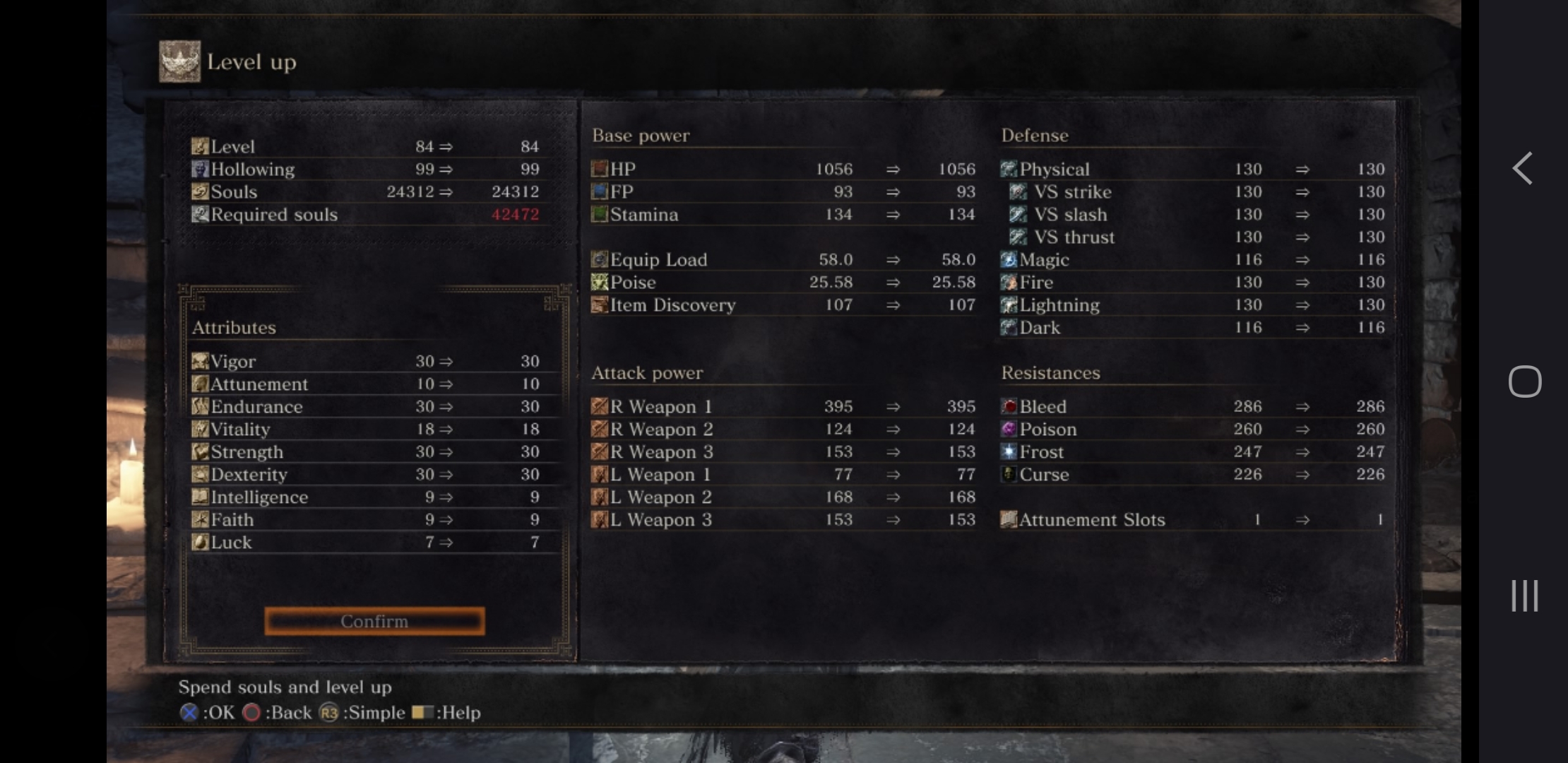The height and width of the screenshot is (763, 1568).
Task: Select the Level up crest emblem
Action: pyautogui.click(x=179, y=60)
